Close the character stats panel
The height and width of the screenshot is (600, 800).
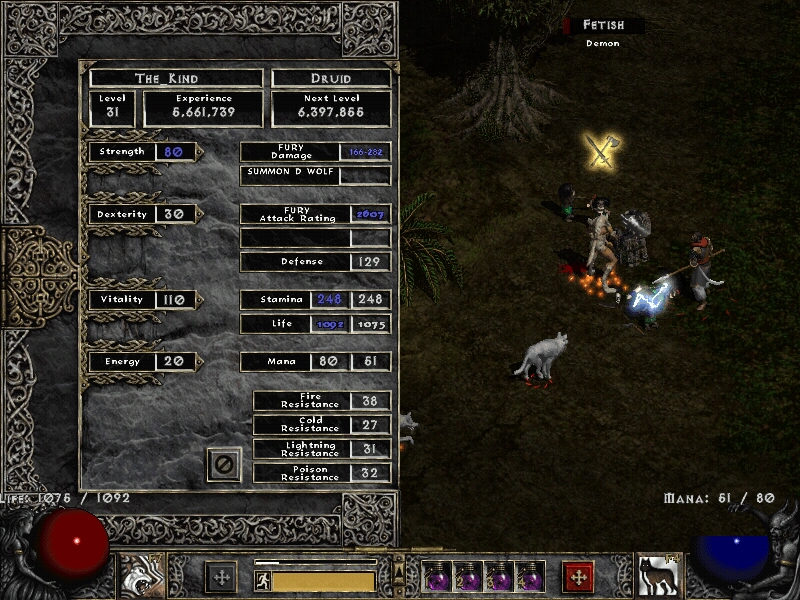pos(224,464)
